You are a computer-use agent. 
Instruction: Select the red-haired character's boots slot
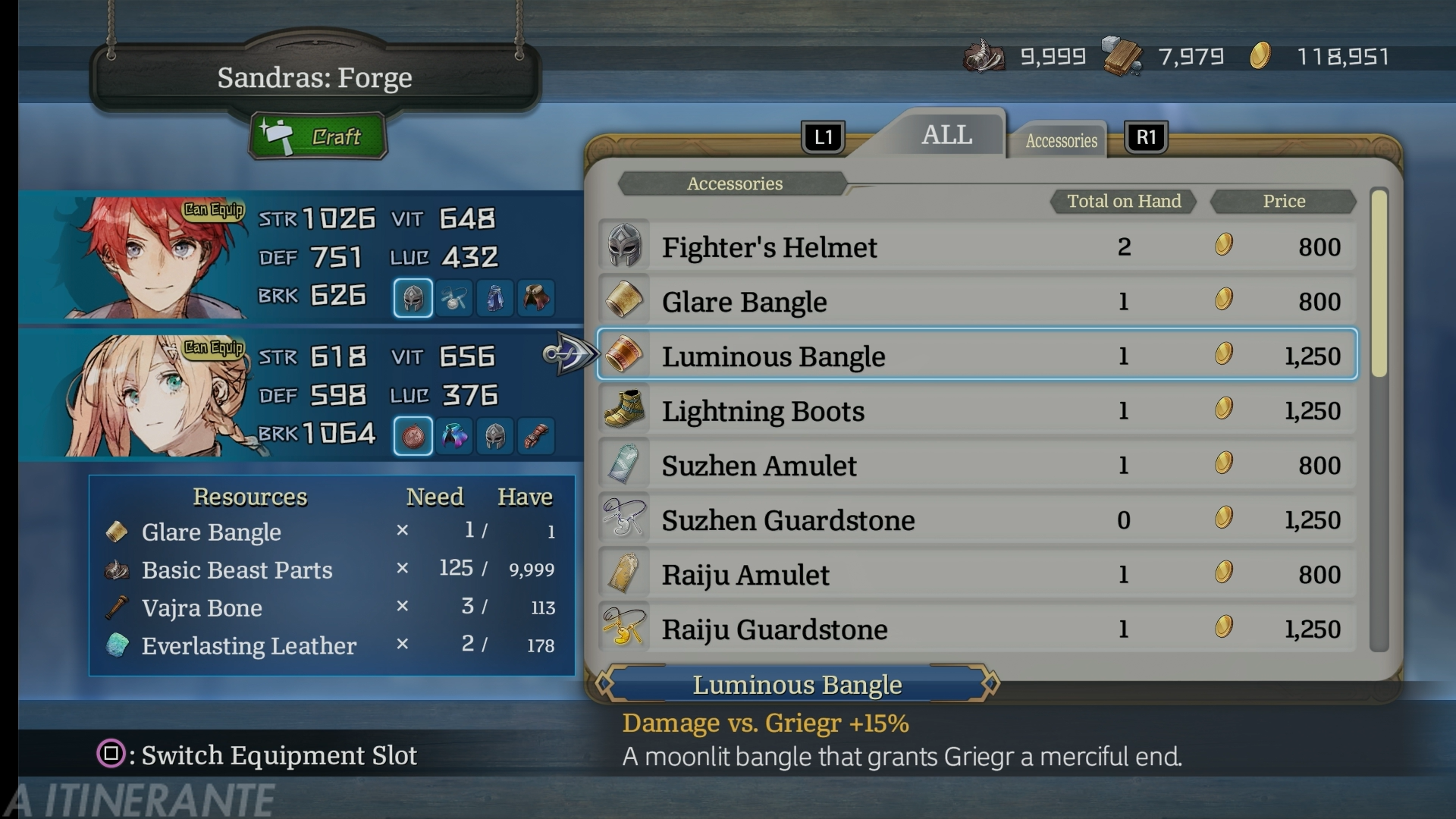coord(536,298)
